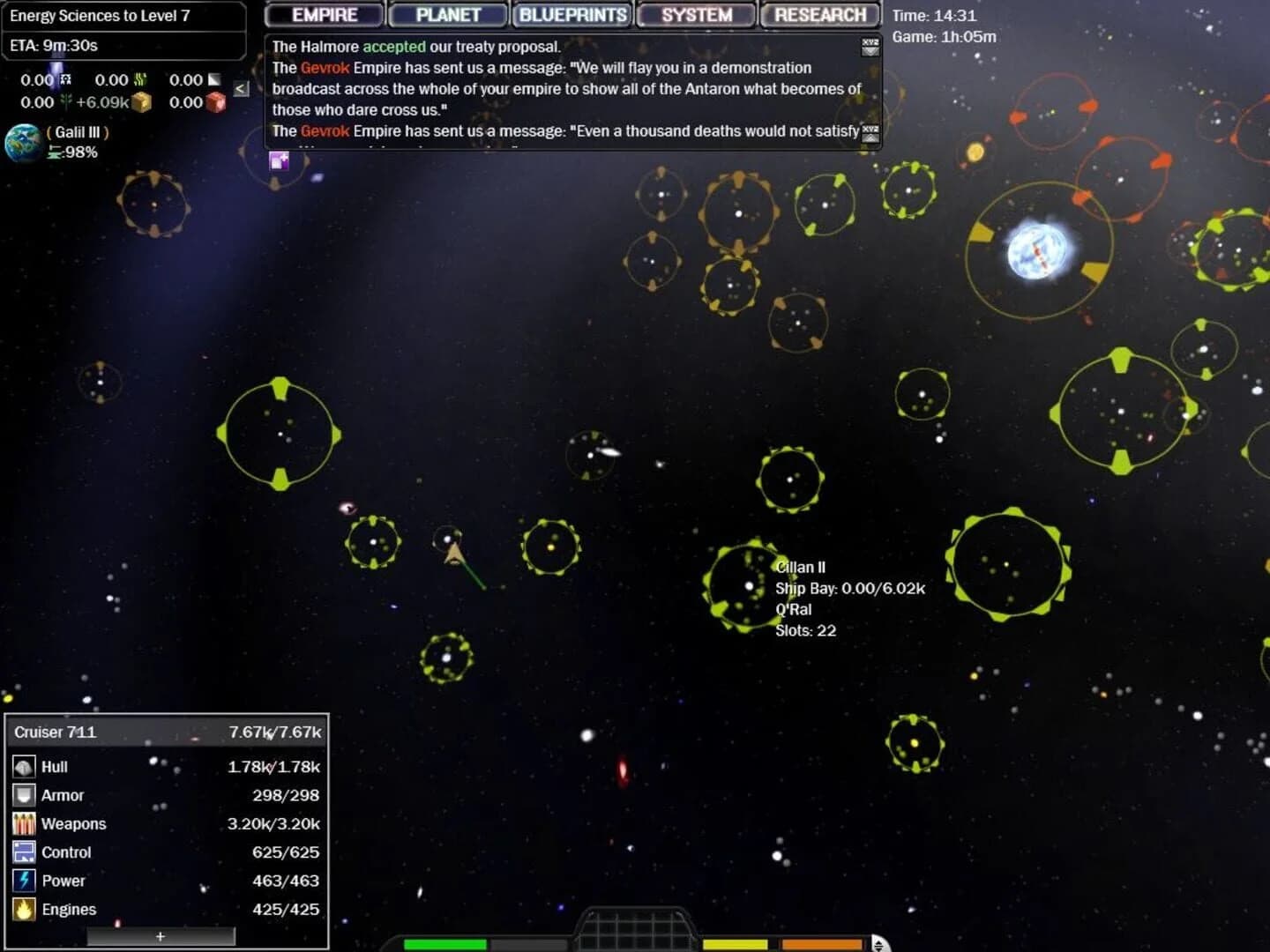Click the purple attachment icon below the message log

point(280,160)
